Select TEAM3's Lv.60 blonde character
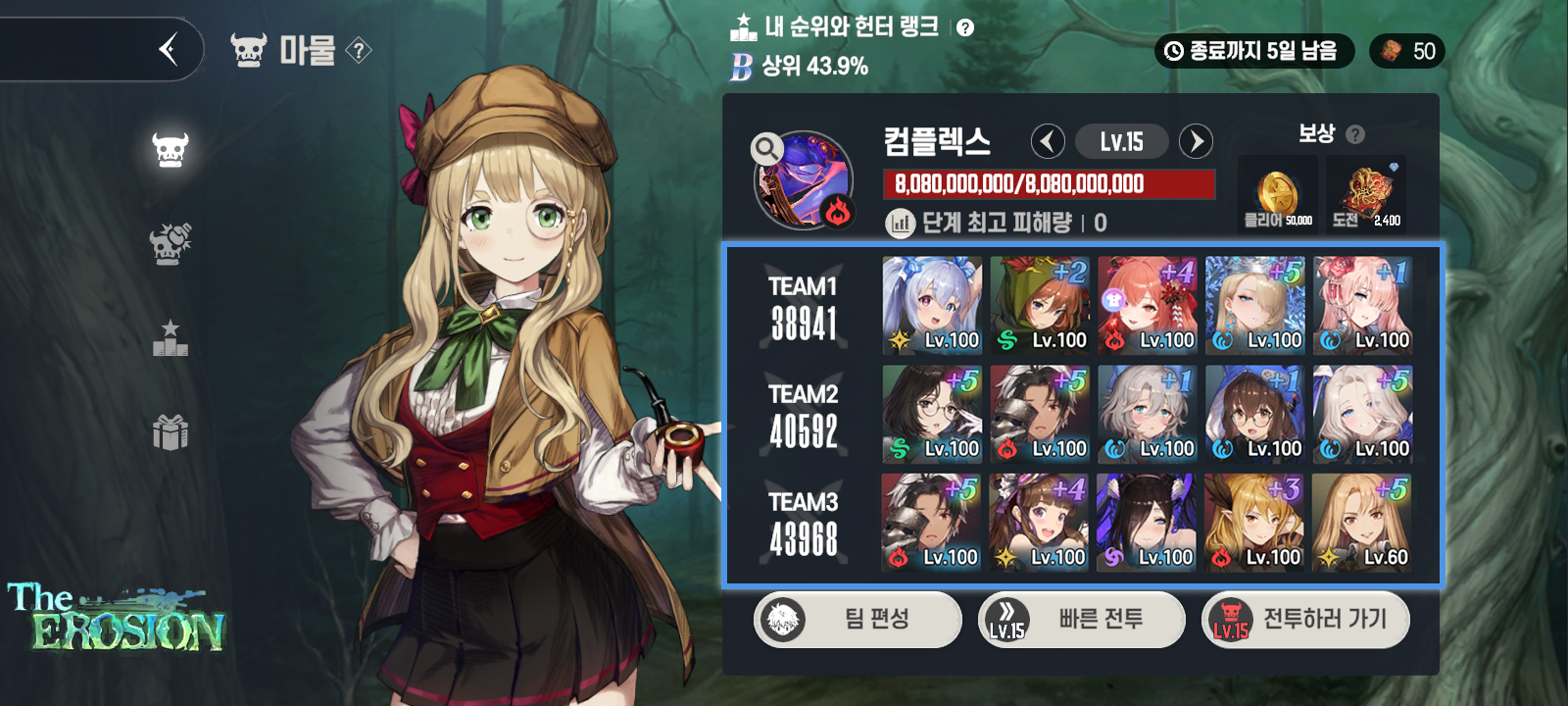The width and height of the screenshot is (1568, 706). tap(1362, 522)
